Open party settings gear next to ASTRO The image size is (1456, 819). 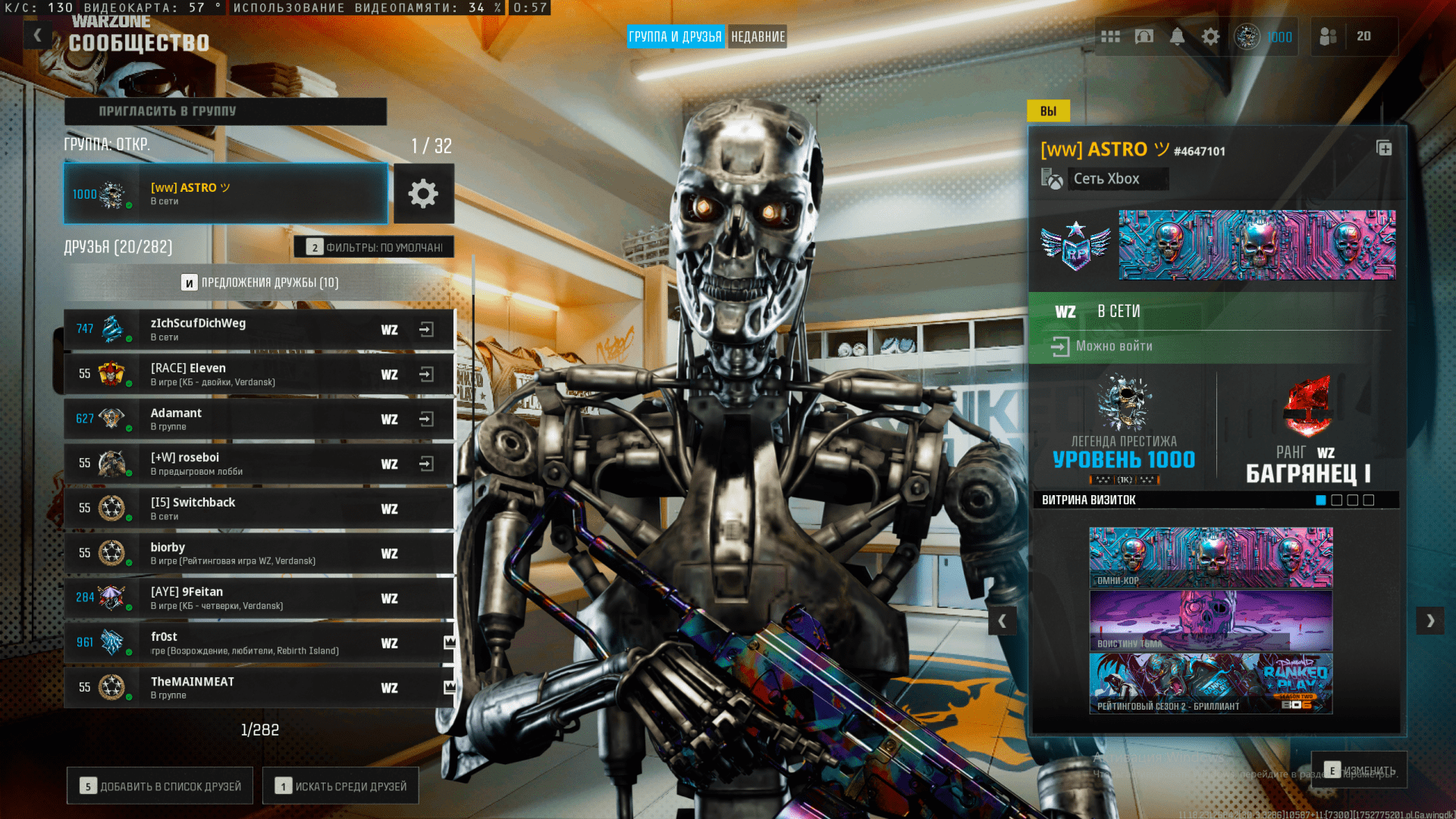pos(423,193)
